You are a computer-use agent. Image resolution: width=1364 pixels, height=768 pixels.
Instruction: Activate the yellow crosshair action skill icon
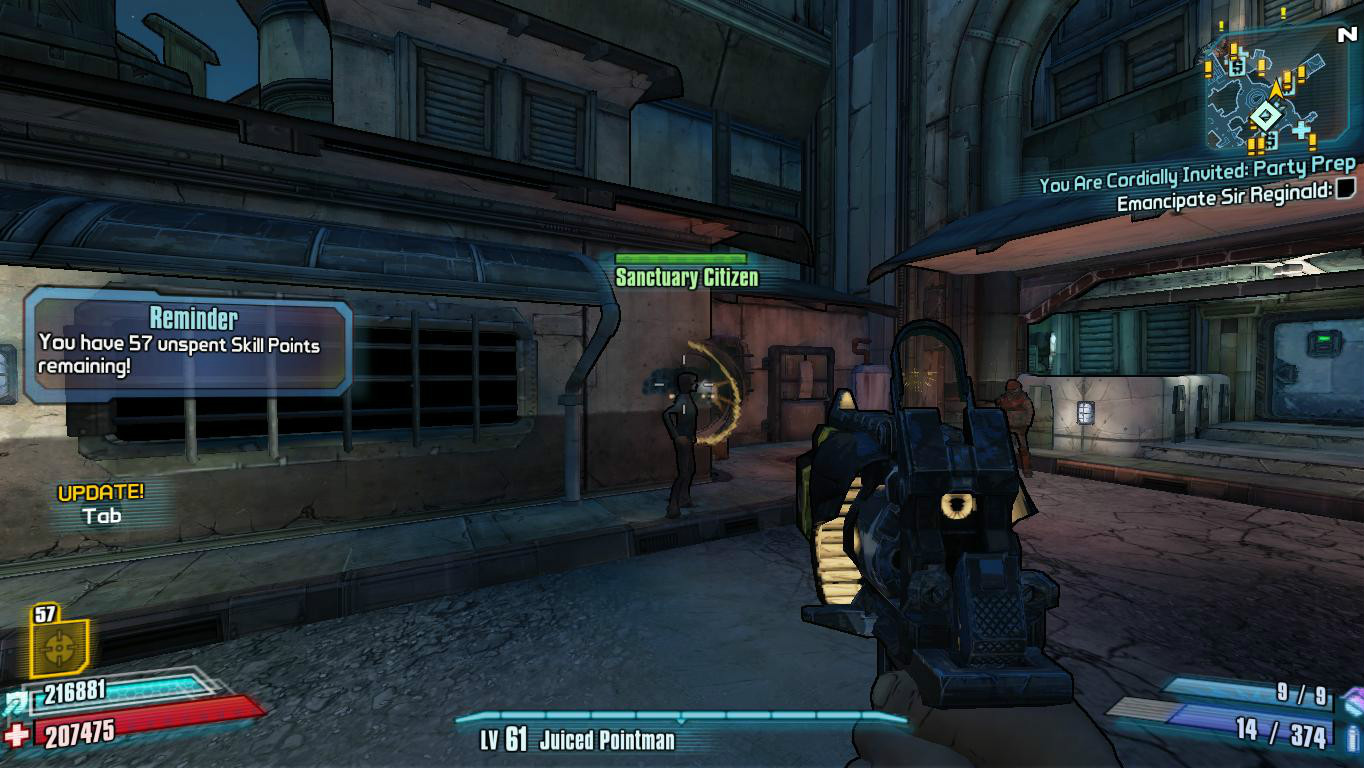point(60,648)
